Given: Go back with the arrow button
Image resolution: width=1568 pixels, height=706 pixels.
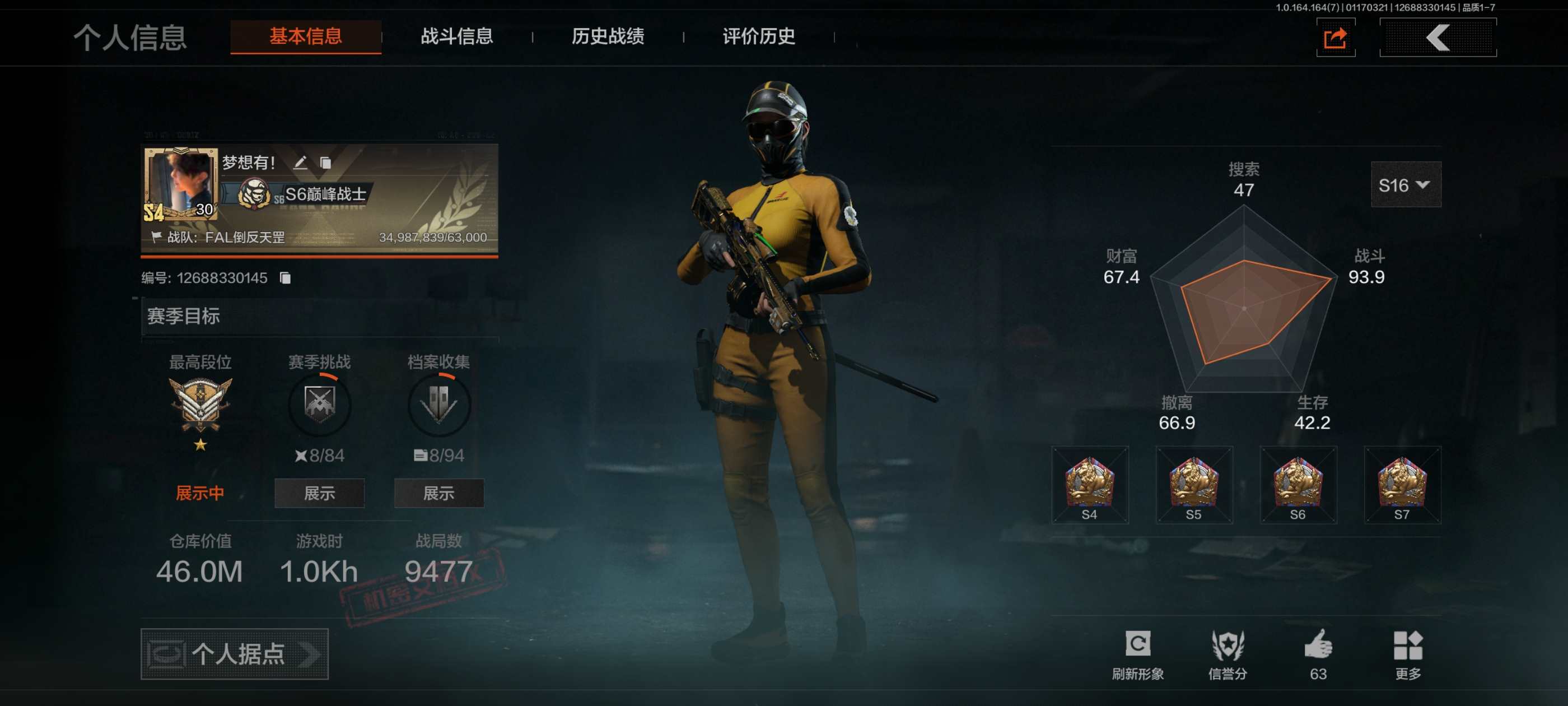Looking at the screenshot, I should point(1437,38).
